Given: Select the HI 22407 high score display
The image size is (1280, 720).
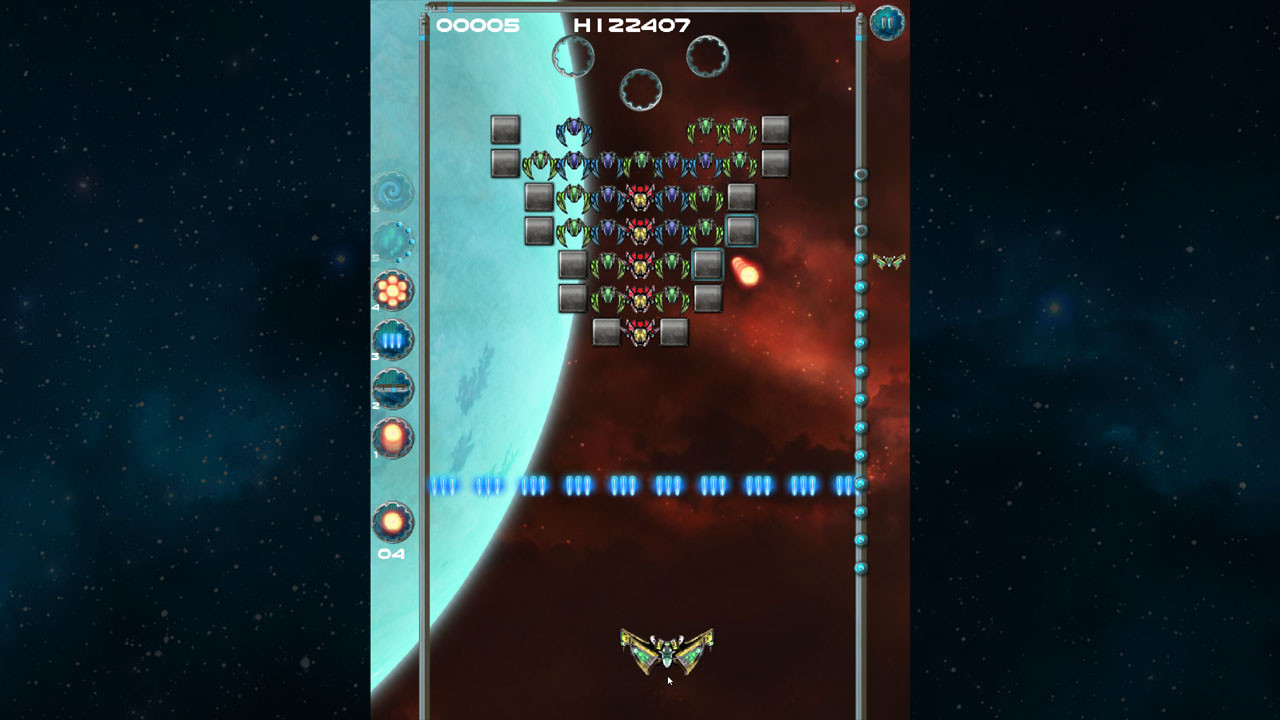Looking at the screenshot, I should (629, 24).
